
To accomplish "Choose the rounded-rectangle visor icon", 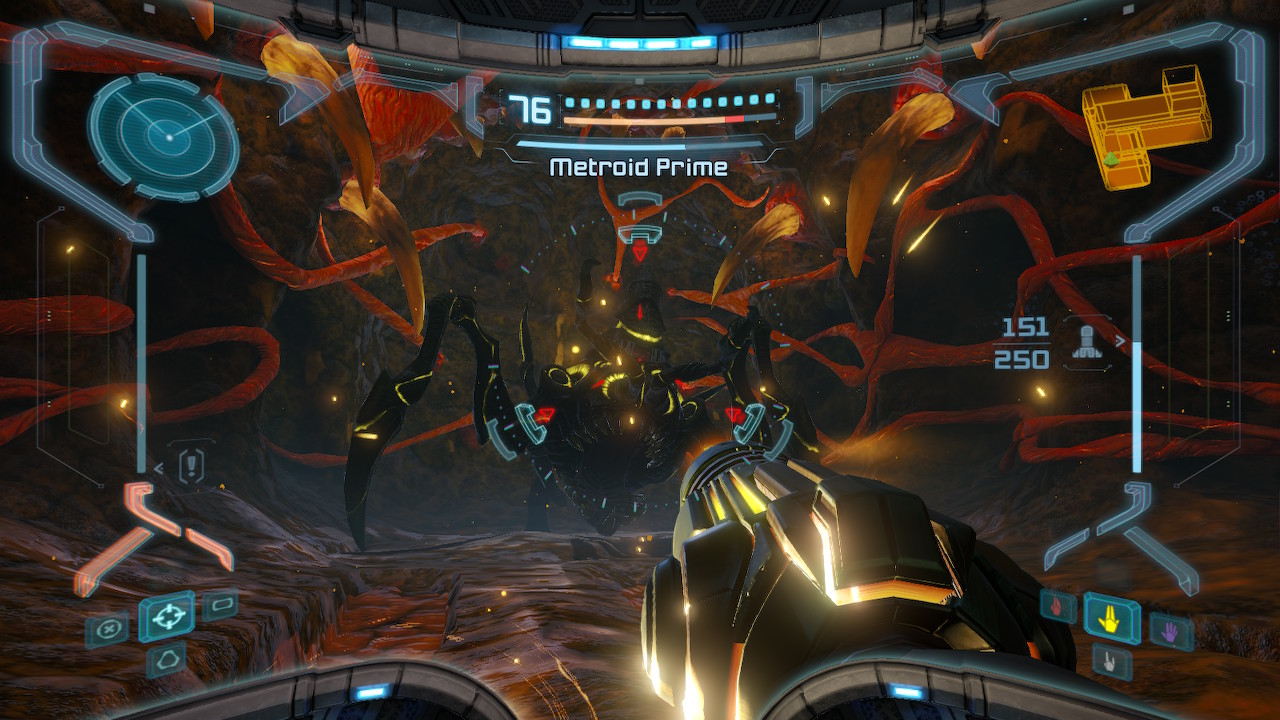I will (x=220, y=605).
